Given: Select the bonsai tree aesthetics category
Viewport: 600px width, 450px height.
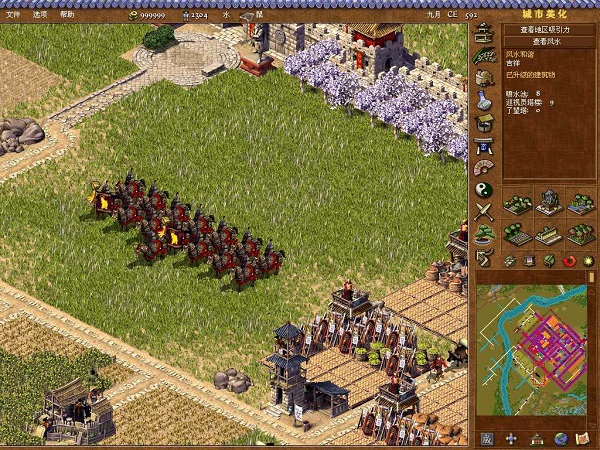Looking at the screenshot, I should [484, 234].
